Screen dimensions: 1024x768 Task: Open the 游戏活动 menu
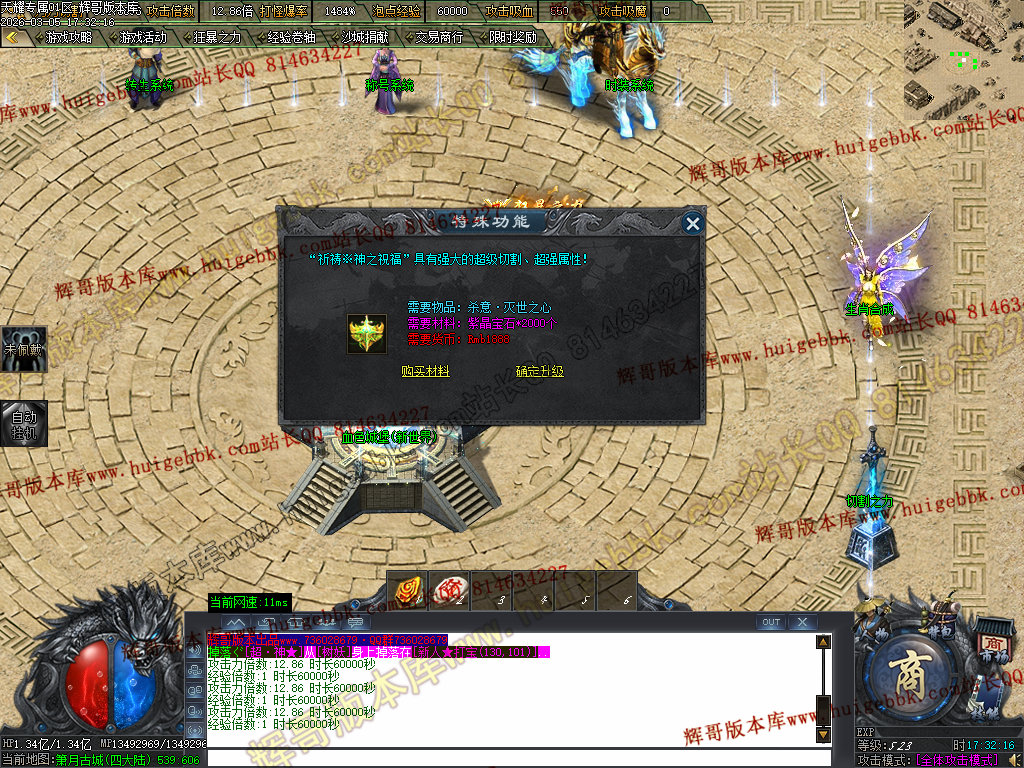(x=142, y=37)
